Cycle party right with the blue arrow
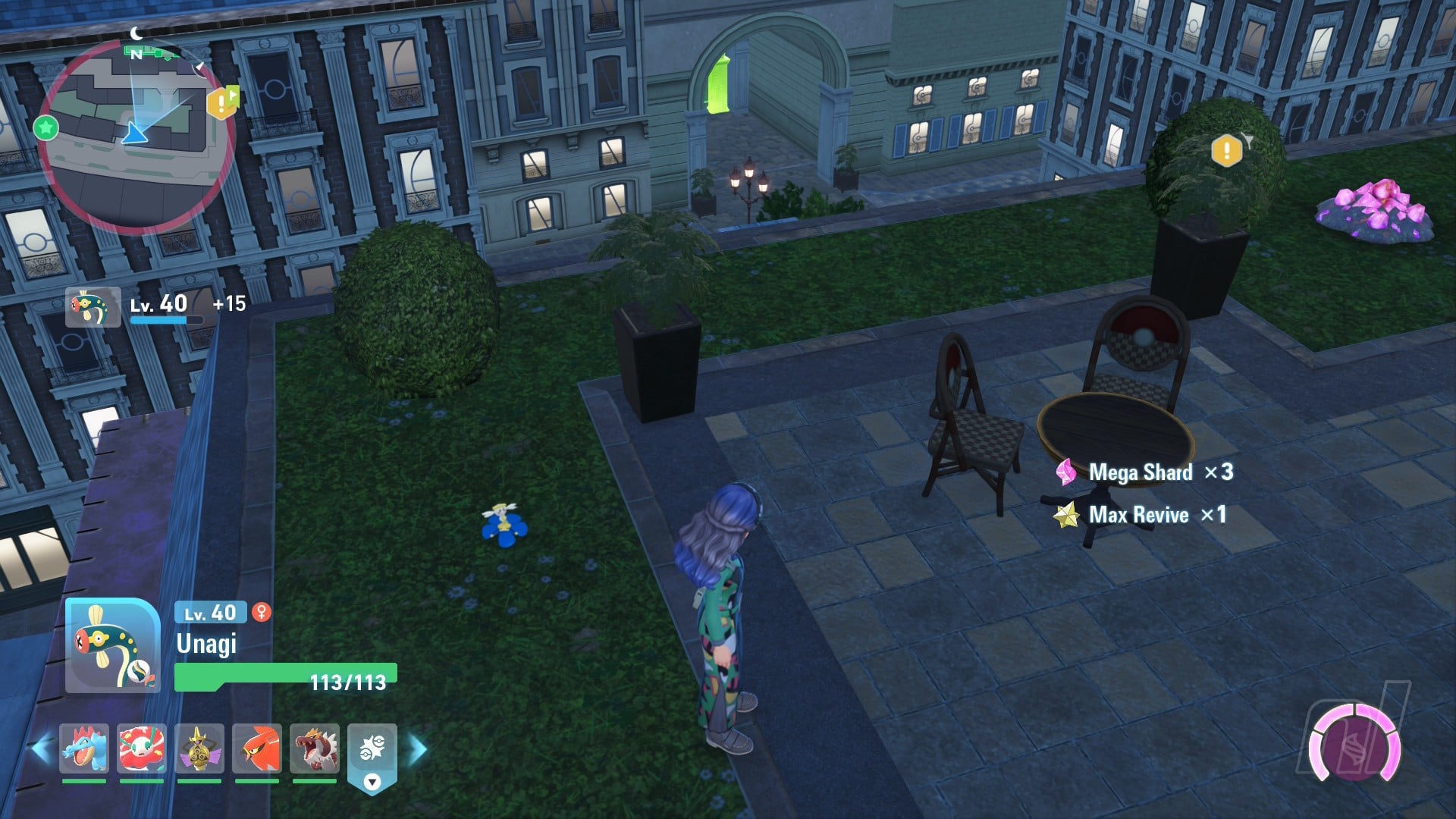1456x819 pixels. (418, 749)
